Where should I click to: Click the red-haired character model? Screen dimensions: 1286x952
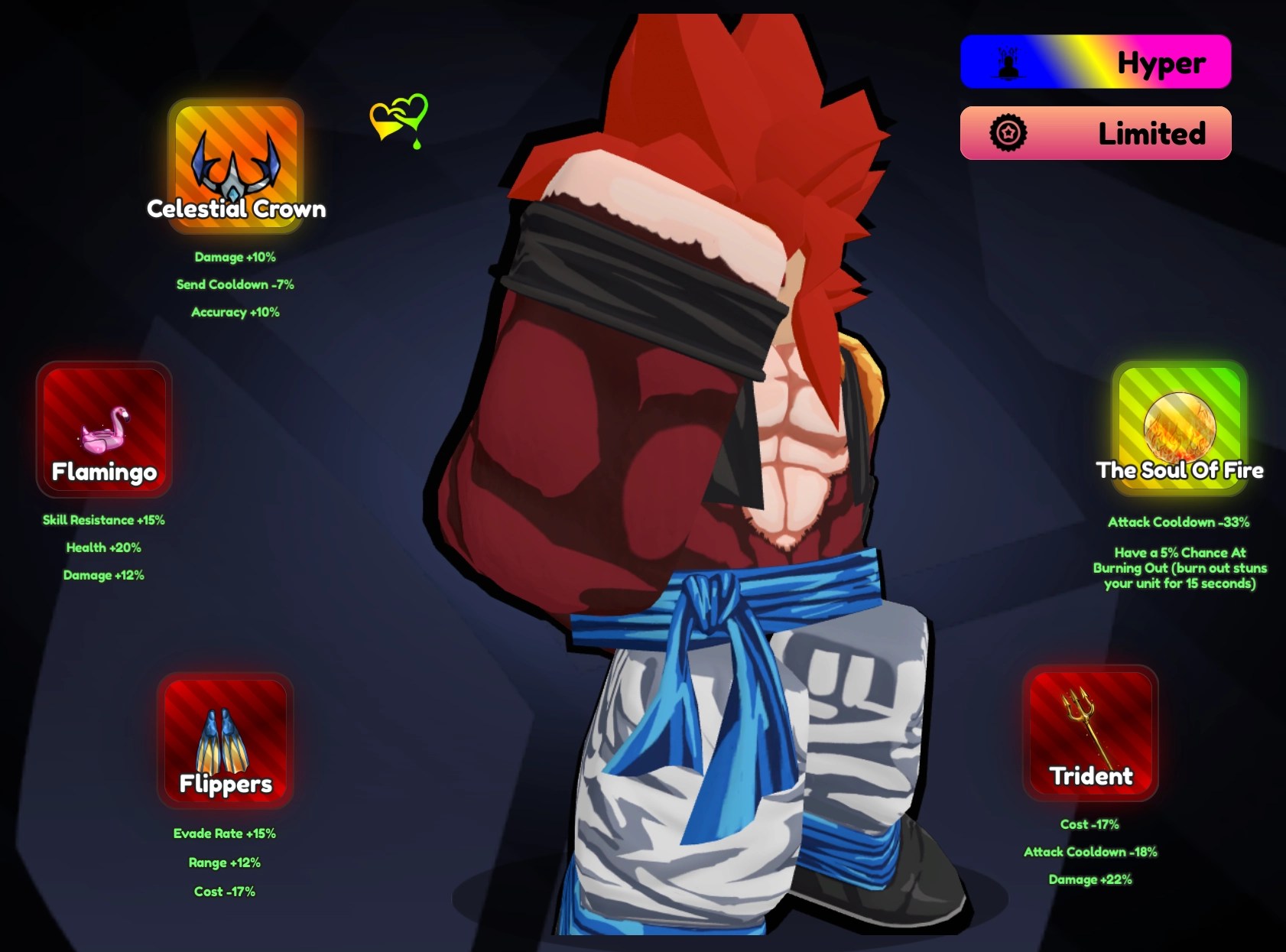click(x=711, y=474)
